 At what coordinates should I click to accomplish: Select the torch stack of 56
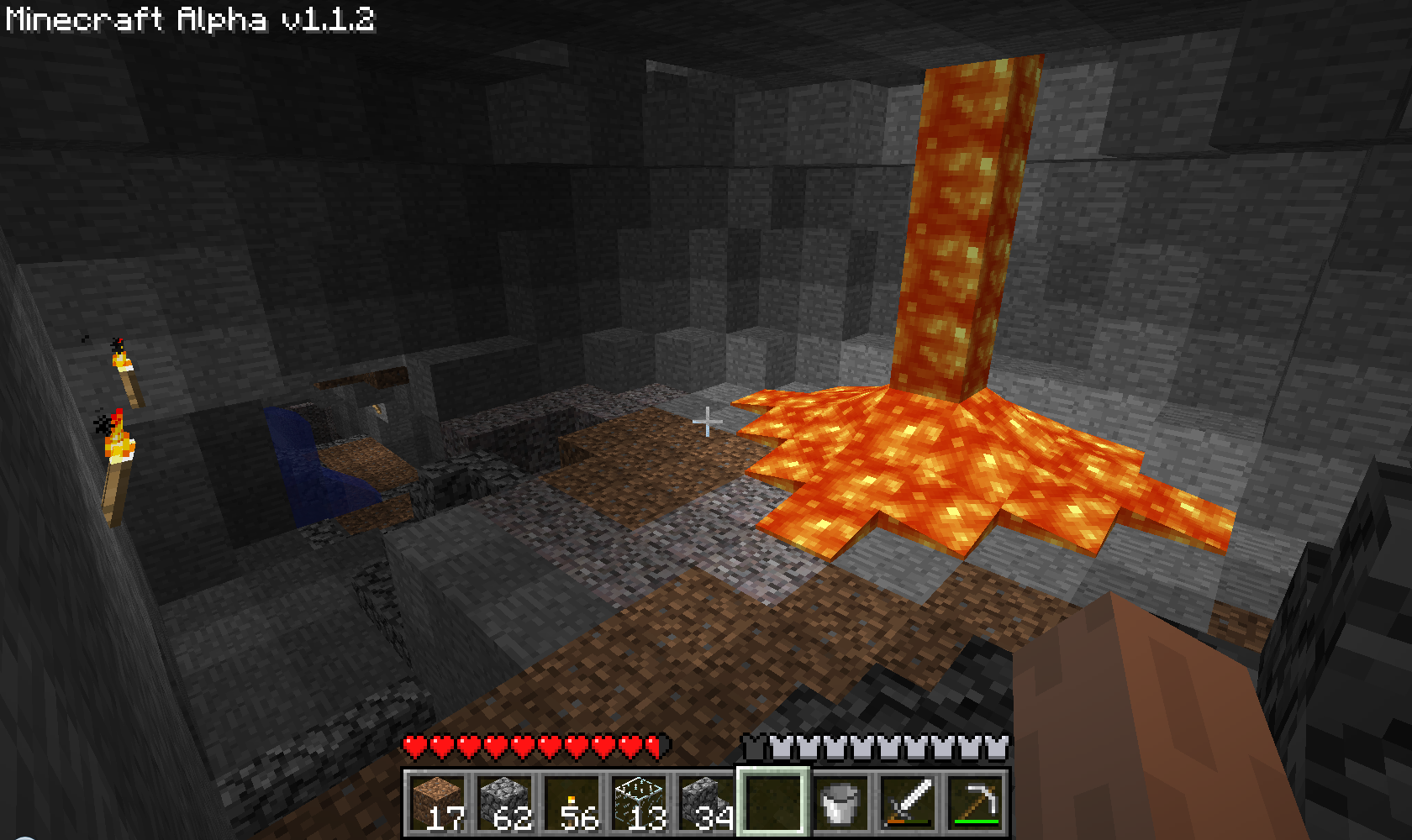tap(572, 803)
